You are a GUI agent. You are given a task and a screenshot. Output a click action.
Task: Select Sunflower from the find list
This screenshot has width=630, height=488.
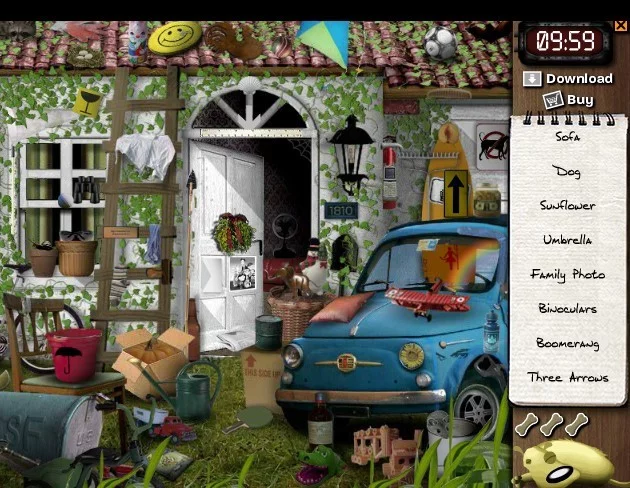pyautogui.click(x=567, y=206)
